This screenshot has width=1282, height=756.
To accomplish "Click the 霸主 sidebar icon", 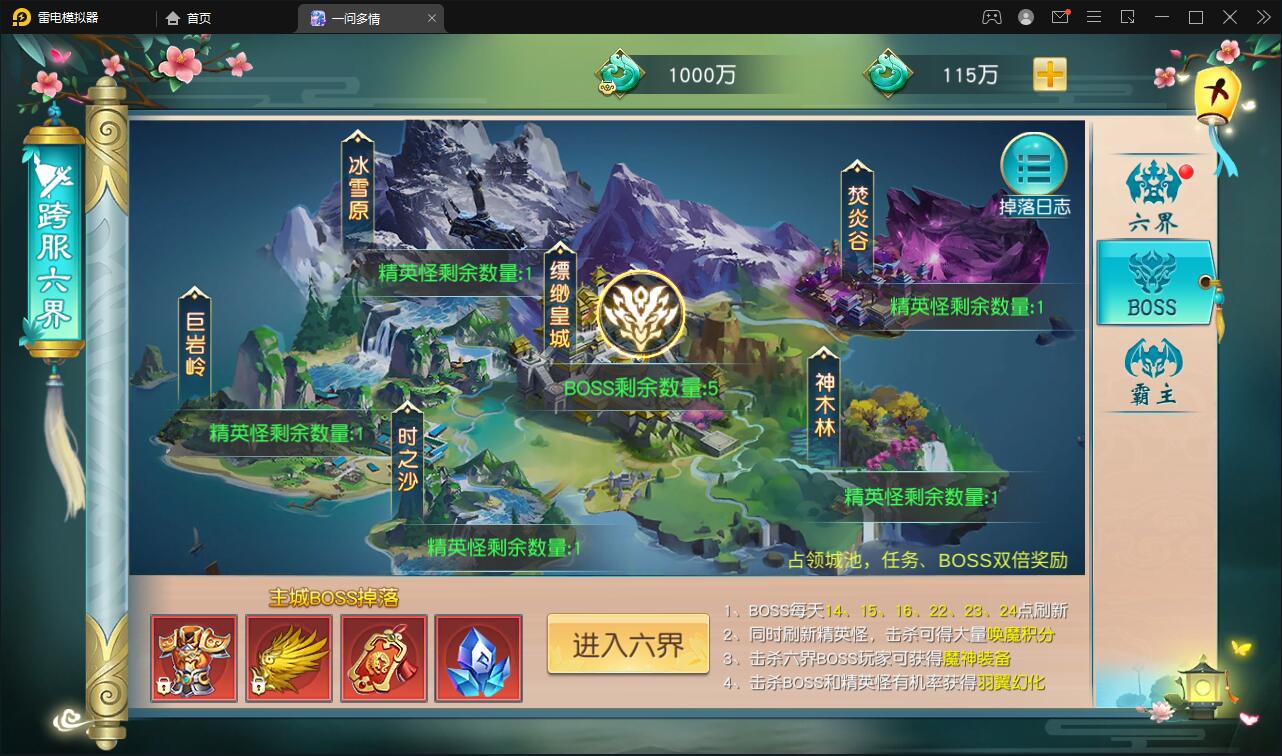I will pos(1156,362).
